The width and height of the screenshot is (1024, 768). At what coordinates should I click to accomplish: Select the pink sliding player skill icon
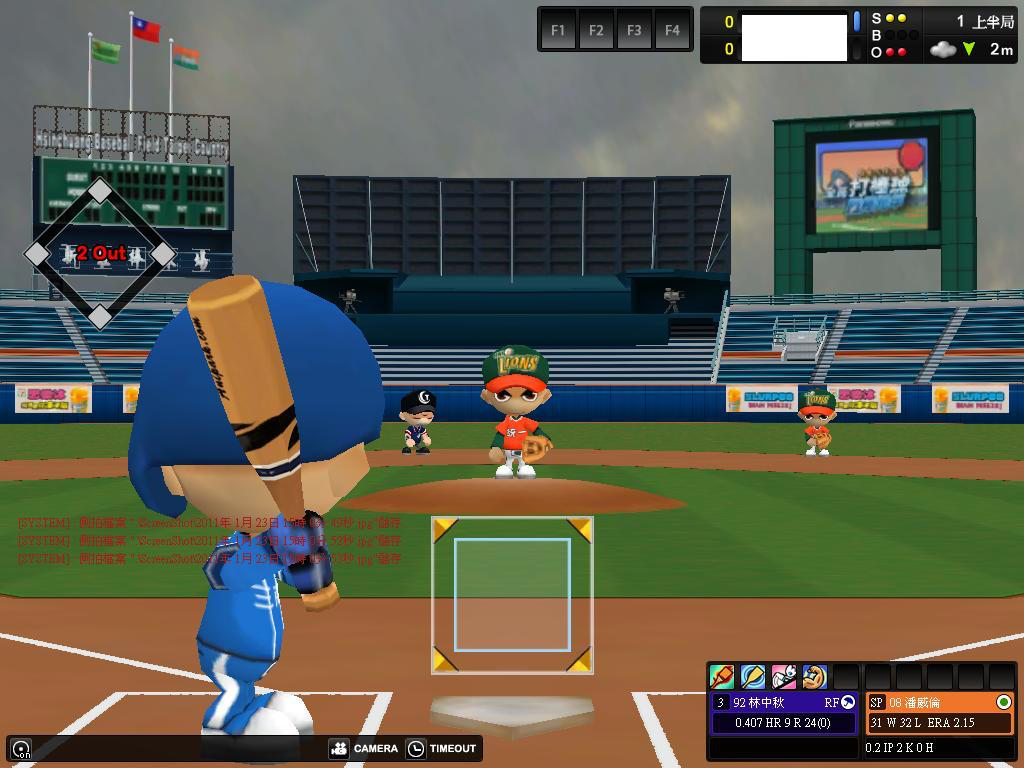tap(784, 677)
